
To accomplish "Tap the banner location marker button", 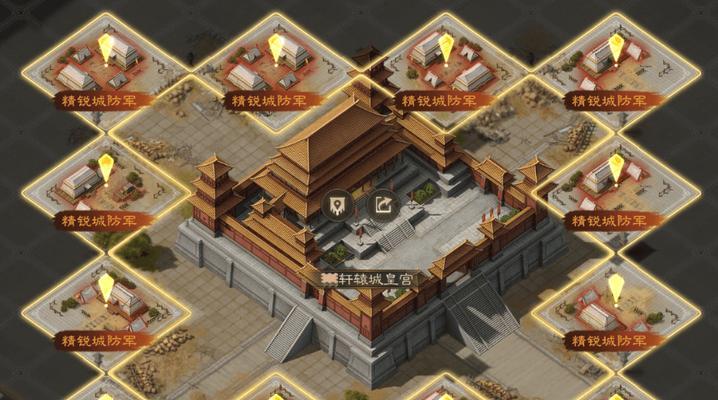I will 338,207.
